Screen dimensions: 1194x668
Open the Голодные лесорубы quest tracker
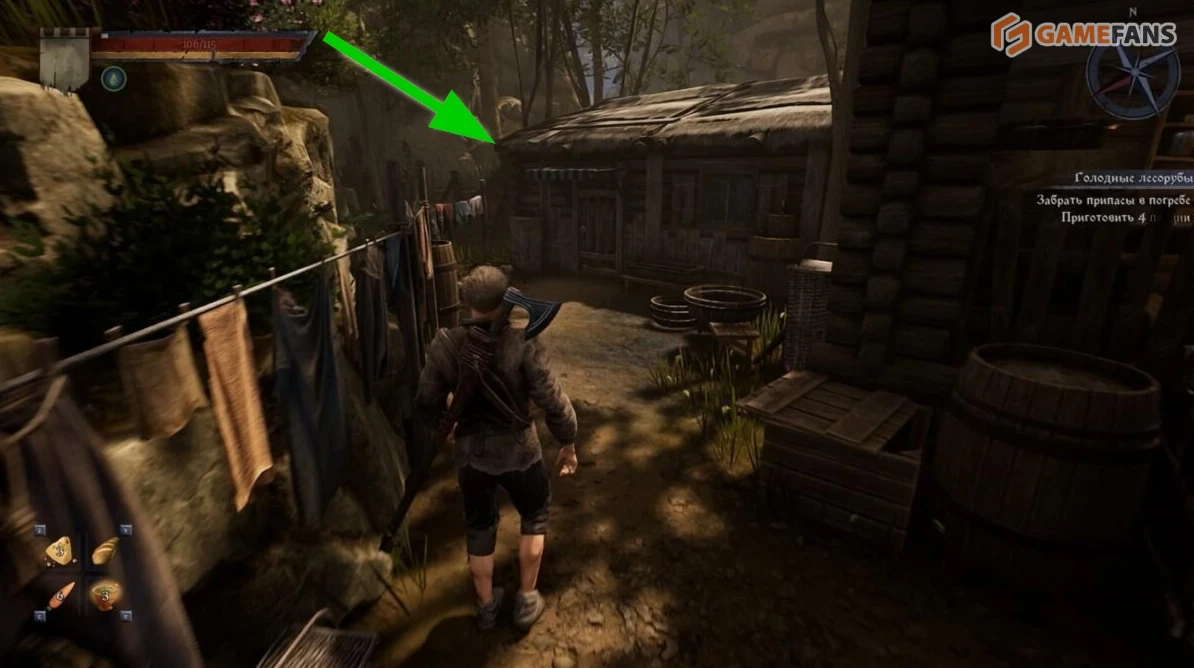point(1131,178)
